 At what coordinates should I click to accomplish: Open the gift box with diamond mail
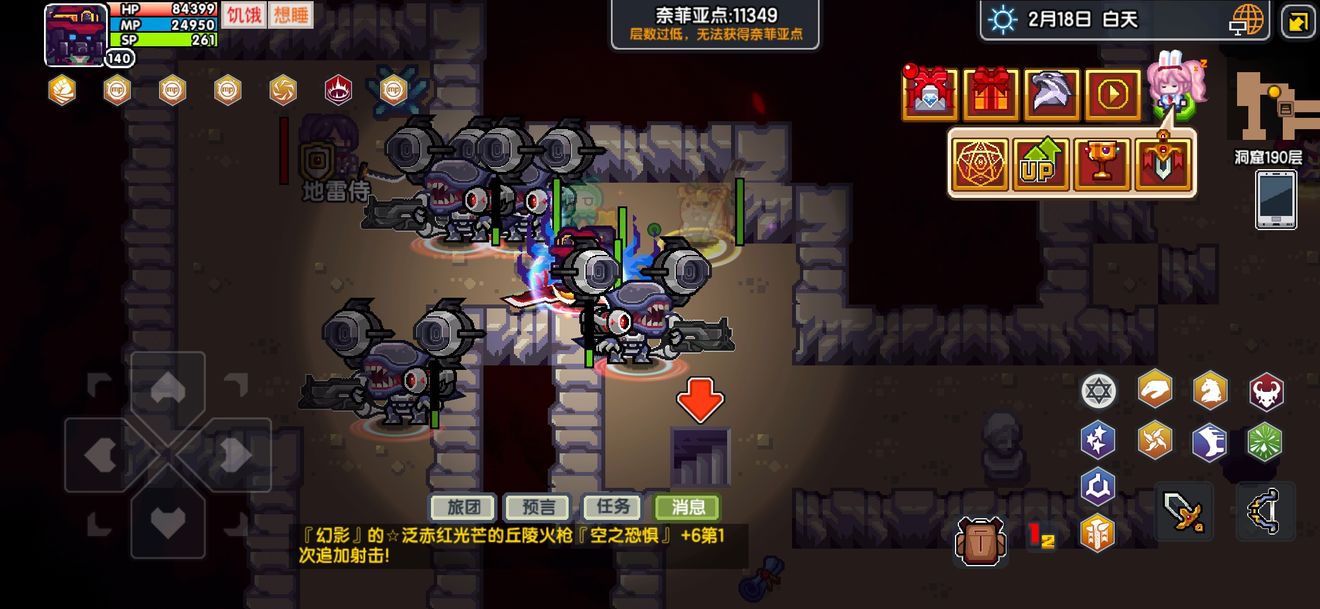(x=930, y=95)
